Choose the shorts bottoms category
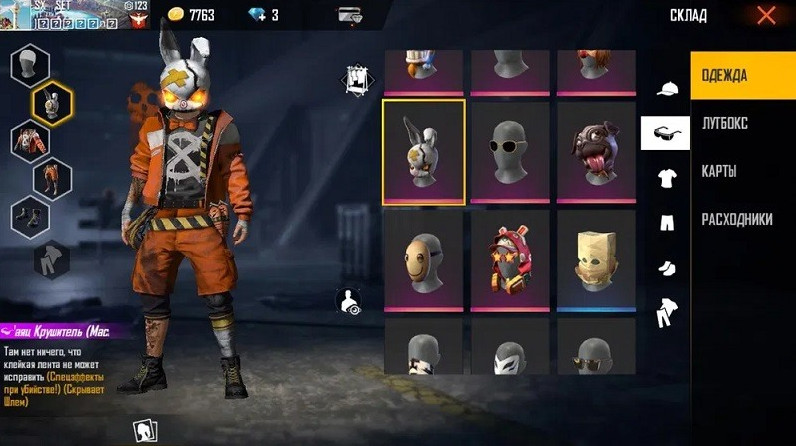This screenshot has height=446, width=796. (665, 222)
